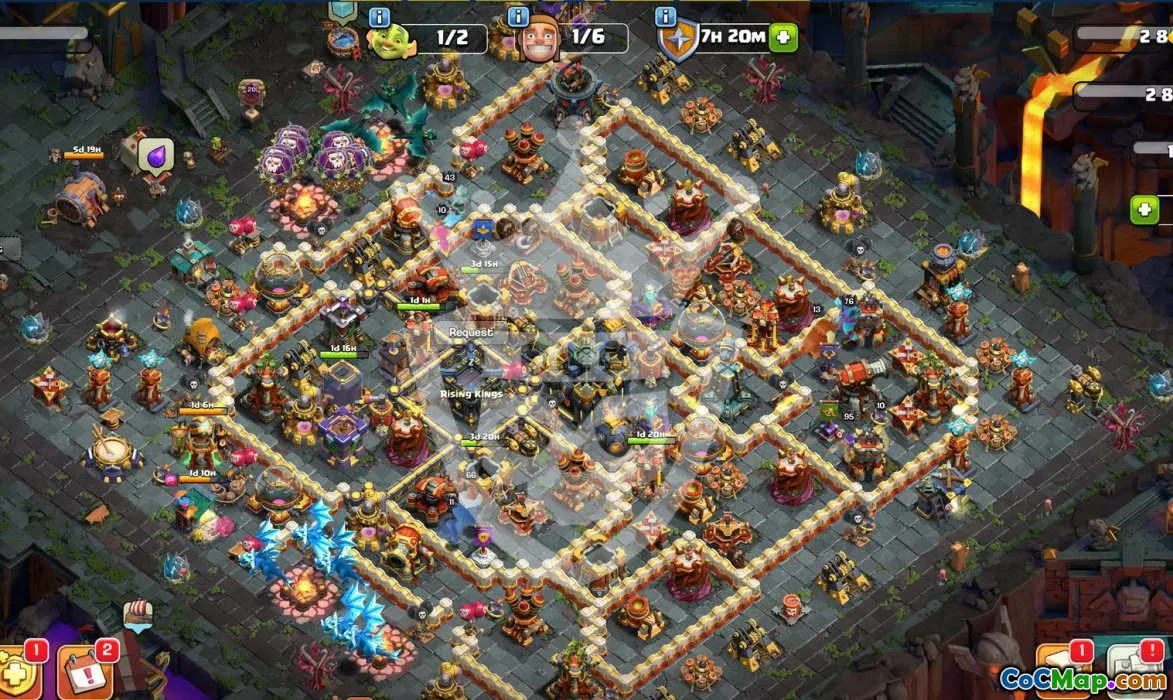
Task: Click the shield icon showing 7h 20m
Action: (x=677, y=41)
